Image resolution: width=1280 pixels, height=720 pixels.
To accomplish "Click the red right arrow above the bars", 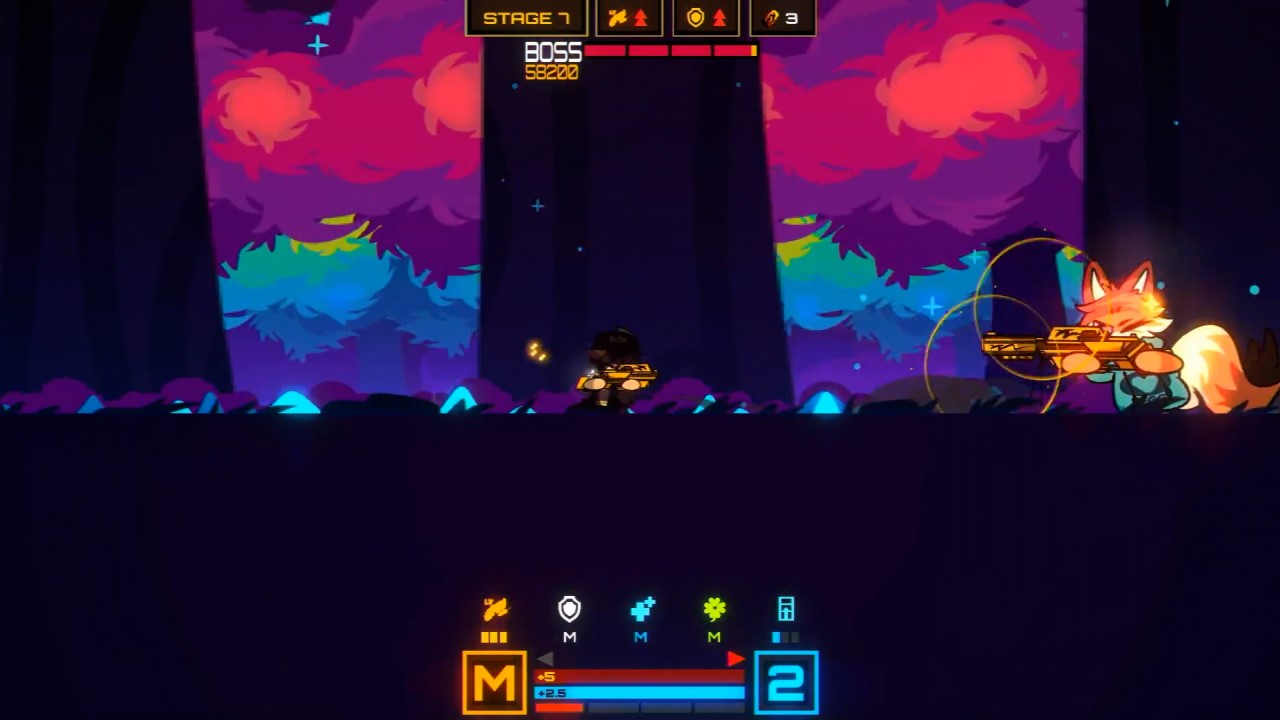I will tap(737, 659).
